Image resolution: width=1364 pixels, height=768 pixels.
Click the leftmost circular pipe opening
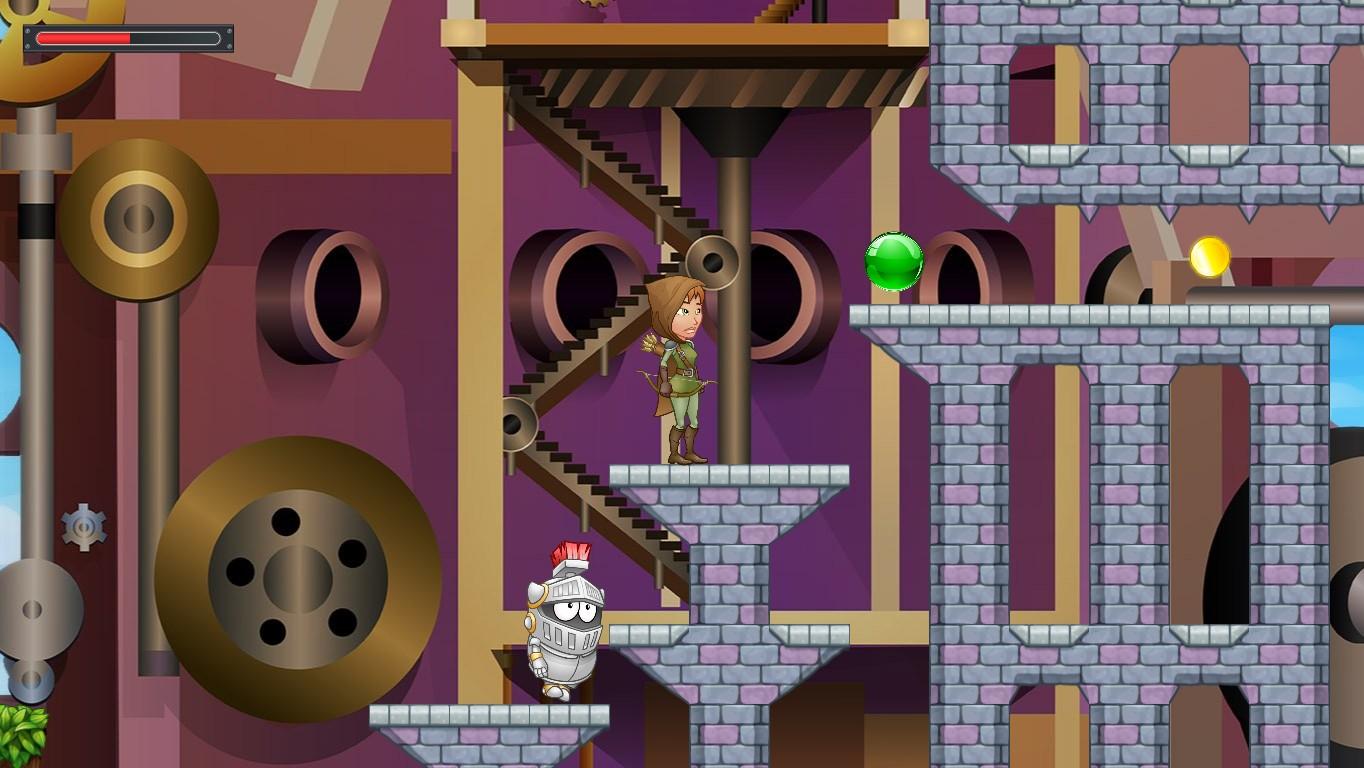pos(330,295)
